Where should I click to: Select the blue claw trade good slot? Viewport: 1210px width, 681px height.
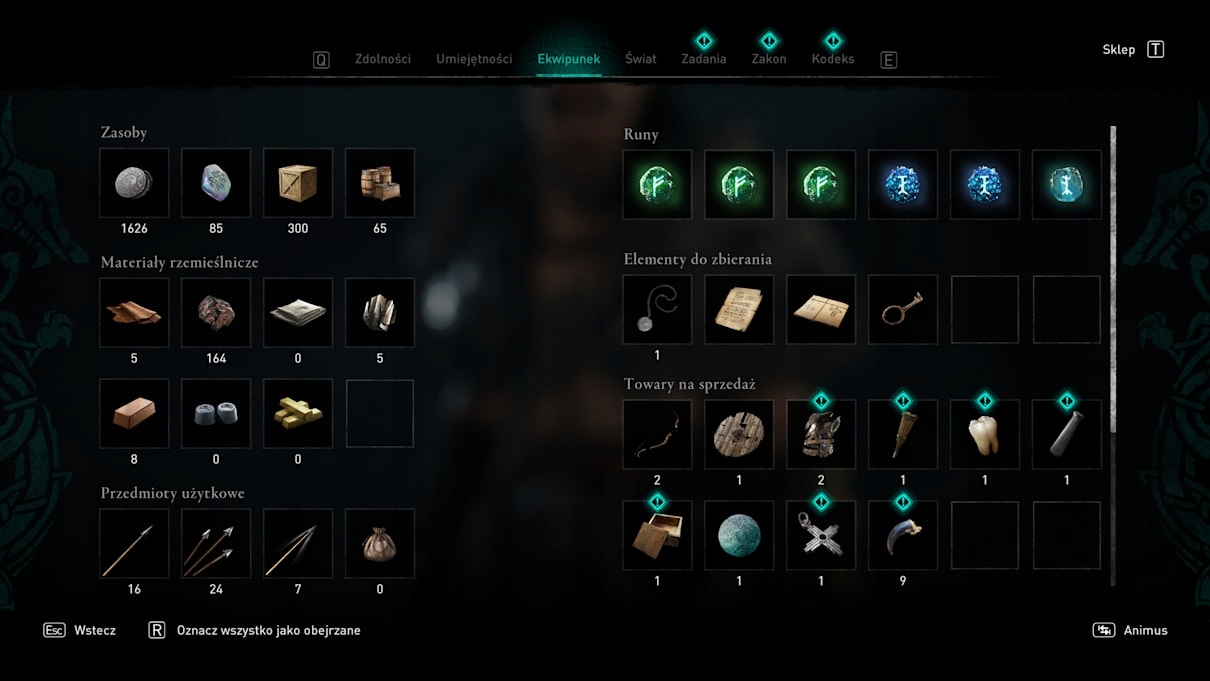[903, 536]
